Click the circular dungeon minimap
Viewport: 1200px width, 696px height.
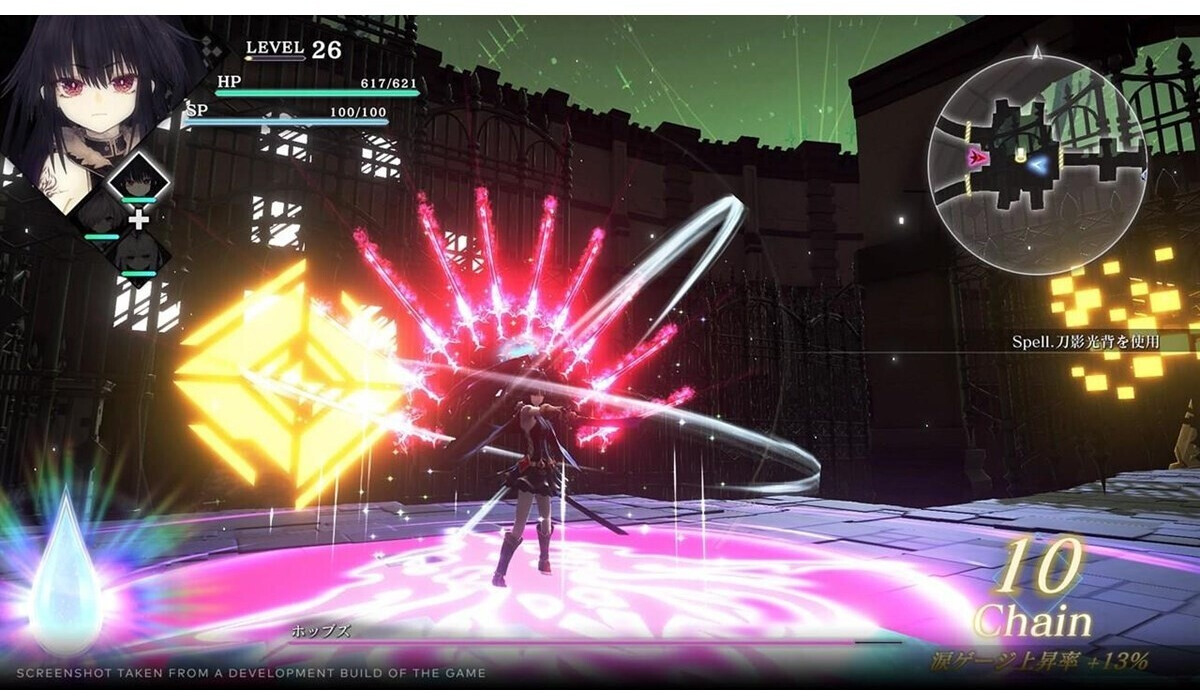coord(1036,163)
